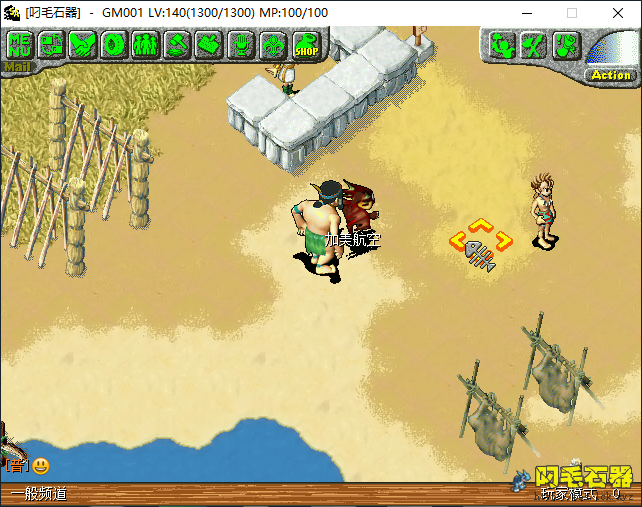This screenshot has height=507, width=642.
Task: Open the SHOP button
Action: point(305,44)
